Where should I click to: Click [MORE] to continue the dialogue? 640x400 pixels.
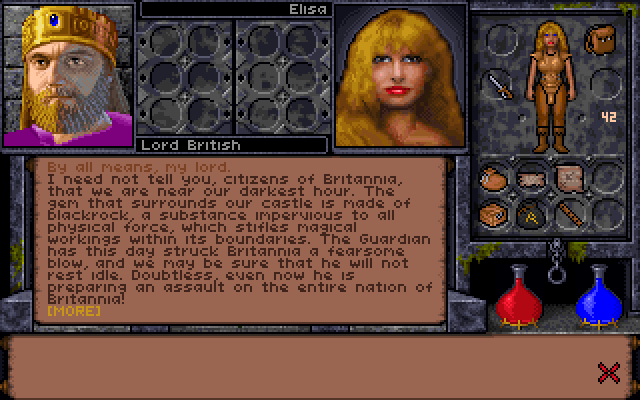coord(74,311)
